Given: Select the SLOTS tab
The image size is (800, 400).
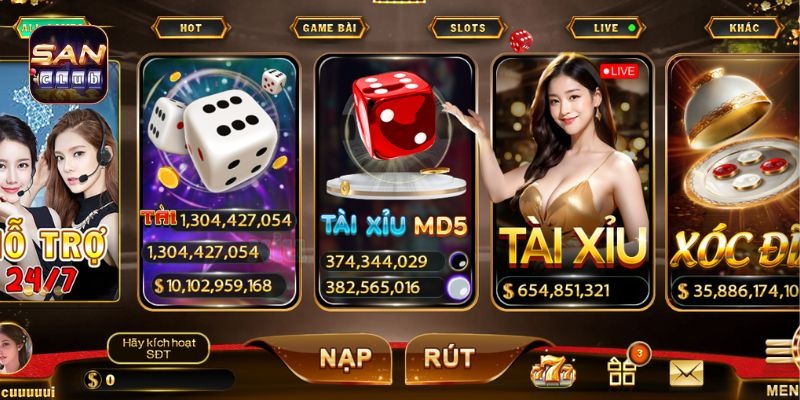Looking at the screenshot, I should (467, 28).
